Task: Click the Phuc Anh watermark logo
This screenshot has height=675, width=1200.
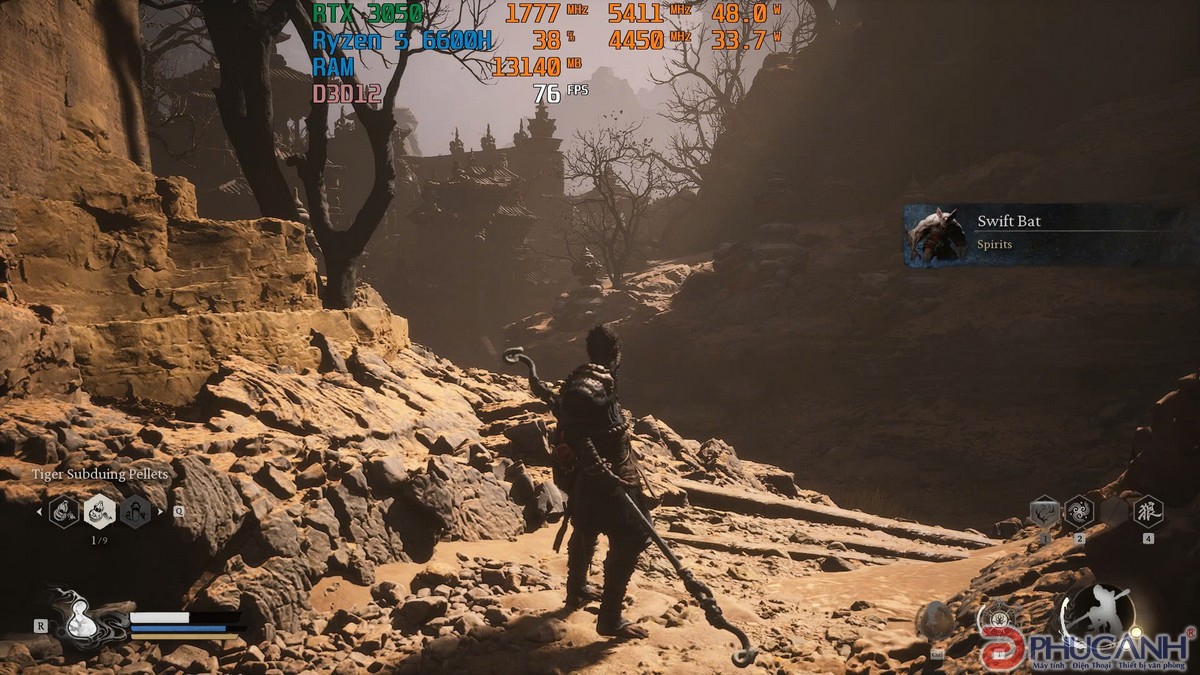Action: pyautogui.click(x=1088, y=646)
